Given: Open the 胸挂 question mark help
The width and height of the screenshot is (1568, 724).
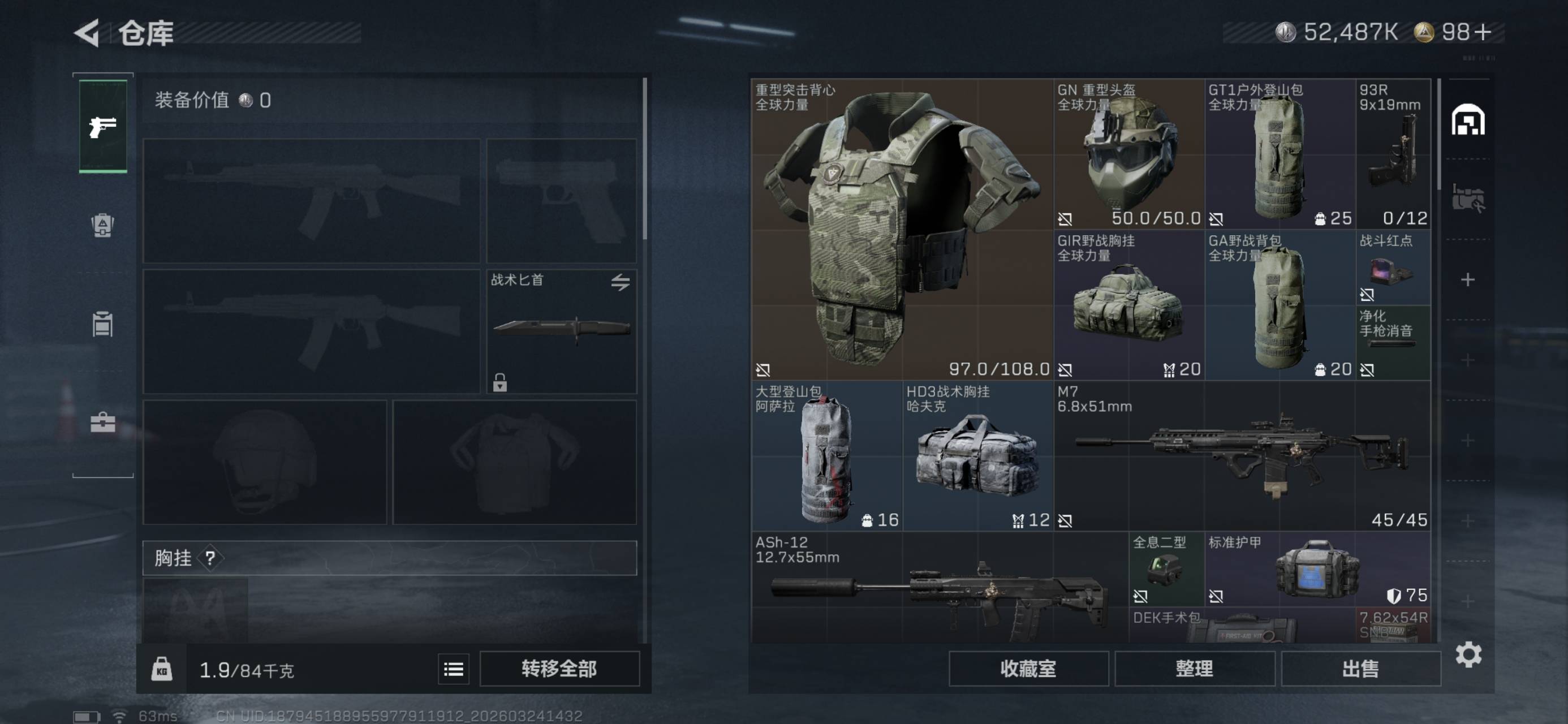Looking at the screenshot, I should [210, 558].
